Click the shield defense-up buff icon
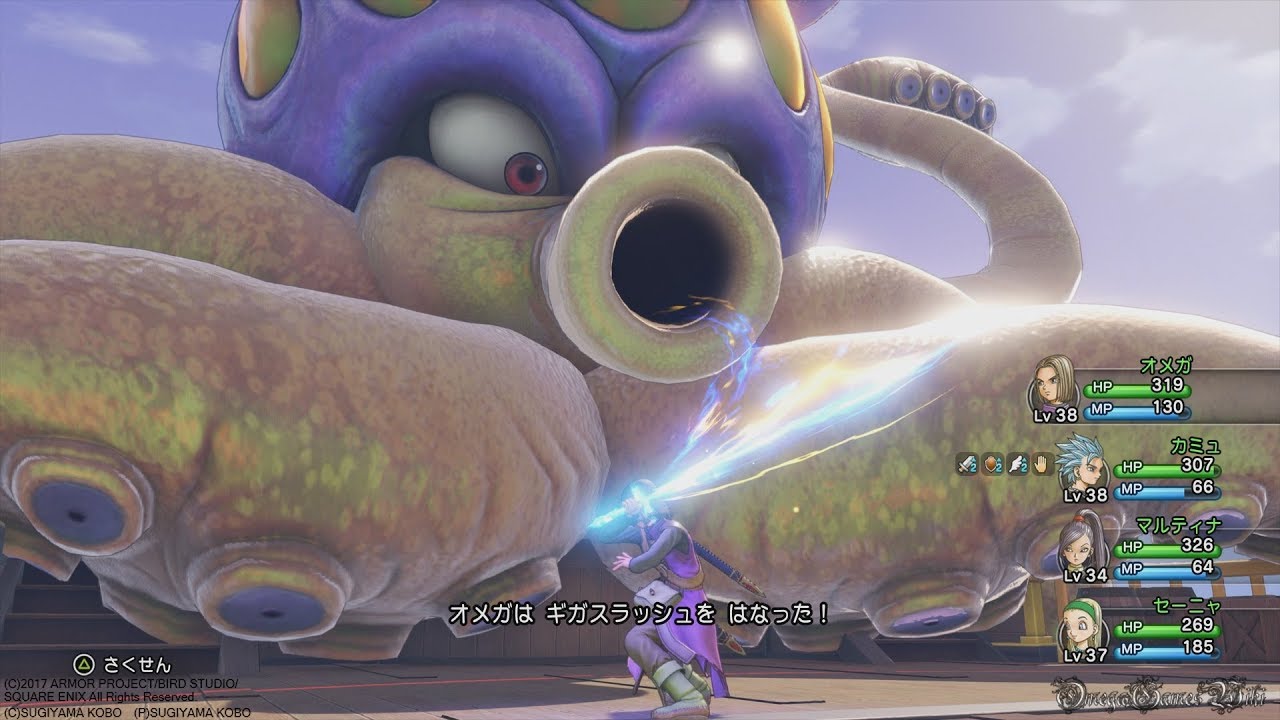The width and height of the screenshot is (1280, 720). (994, 463)
